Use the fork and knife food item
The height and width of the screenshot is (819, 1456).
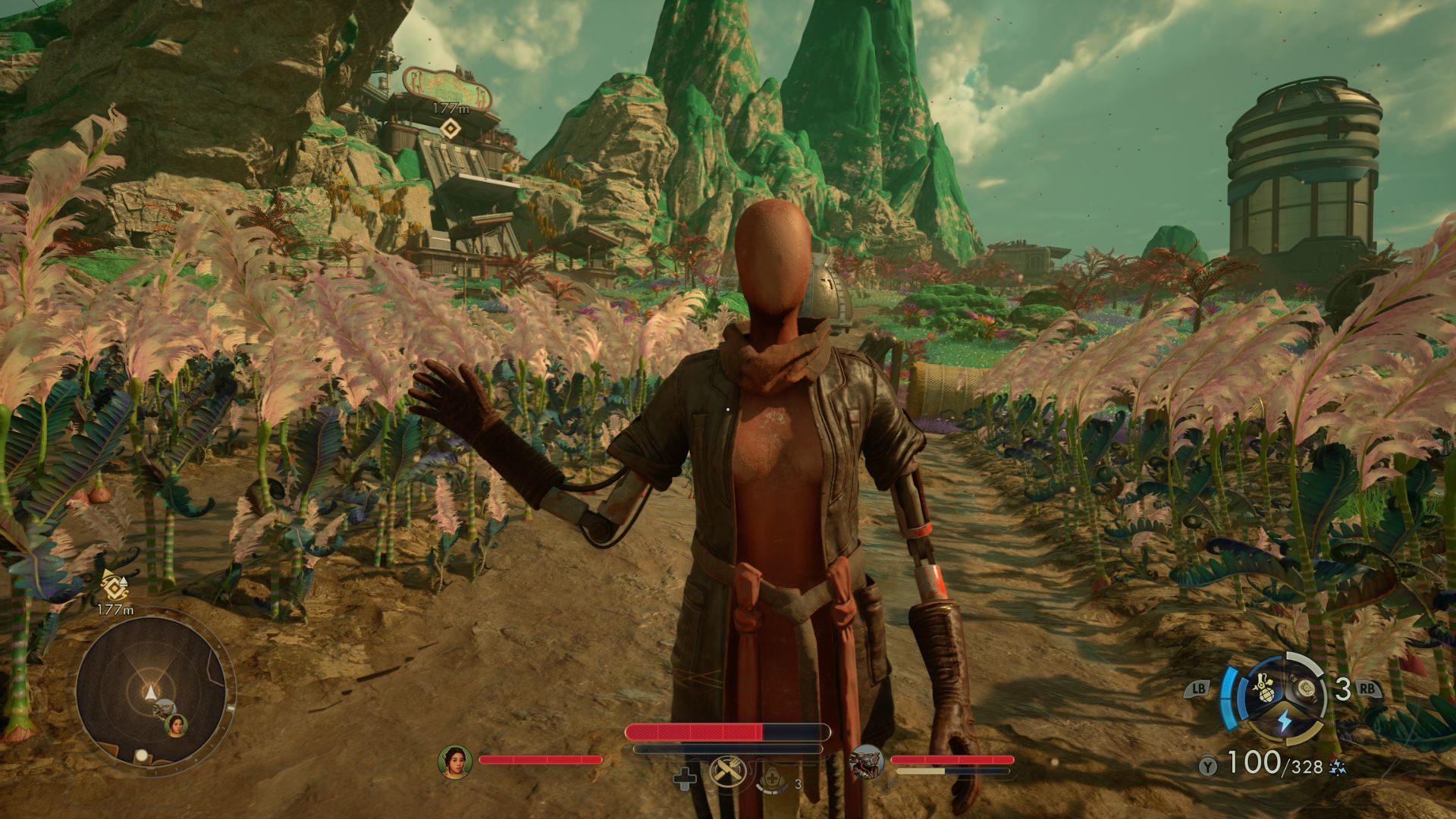click(x=723, y=773)
